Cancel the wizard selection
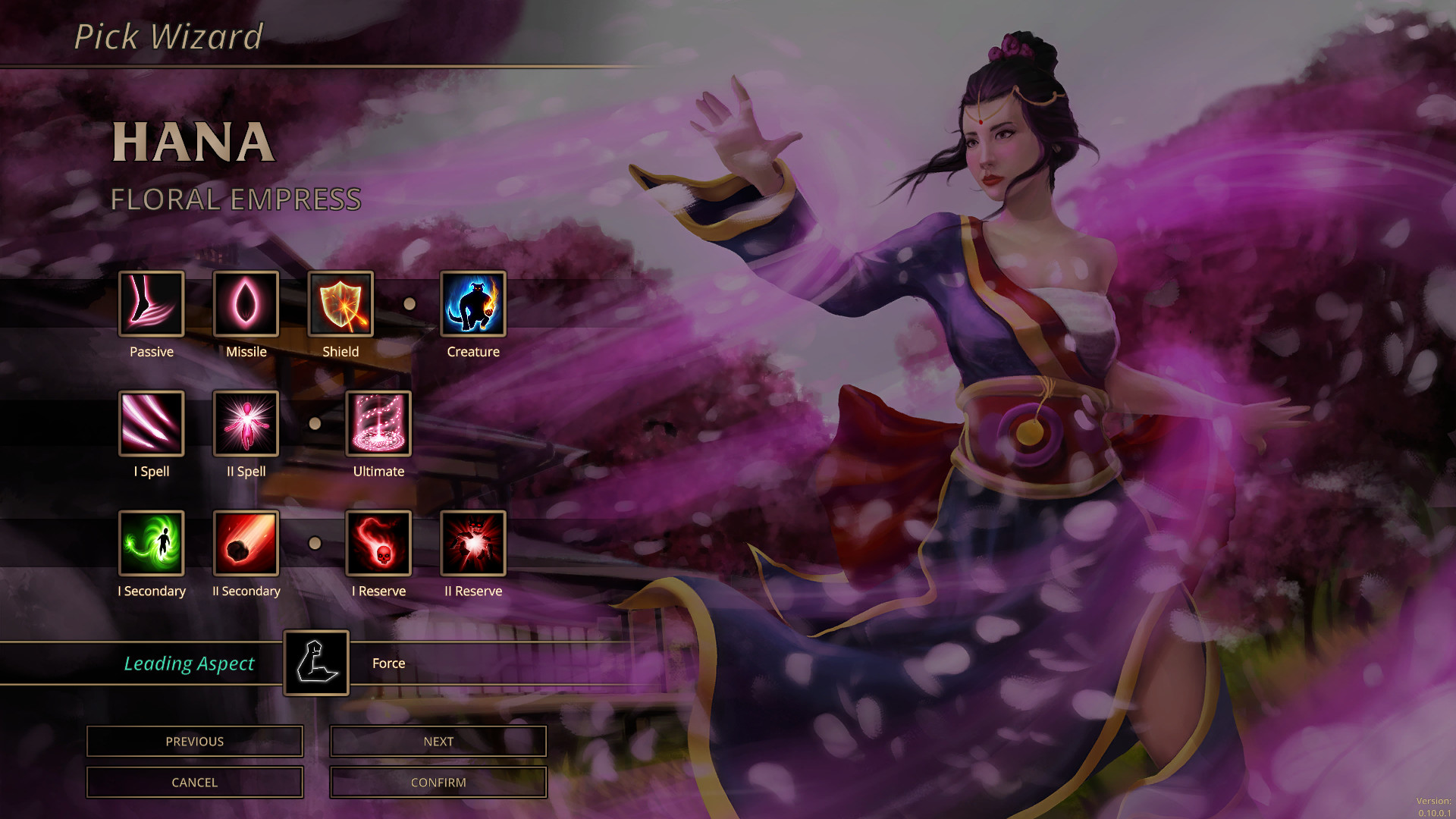The height and width of the screenshot is (819, 1456). [x=194, y=782]
